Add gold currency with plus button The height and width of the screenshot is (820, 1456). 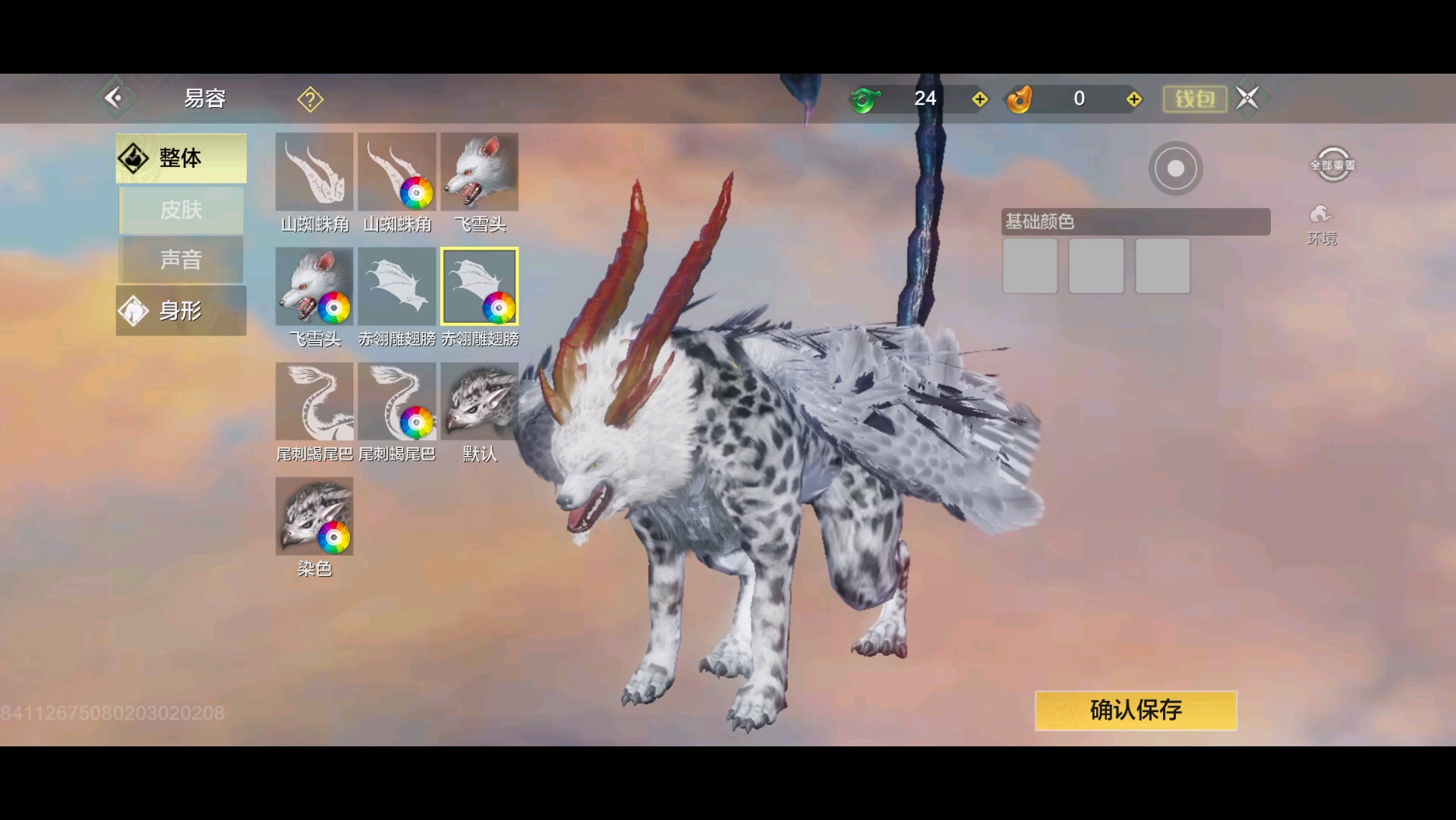pos(1134,99)
